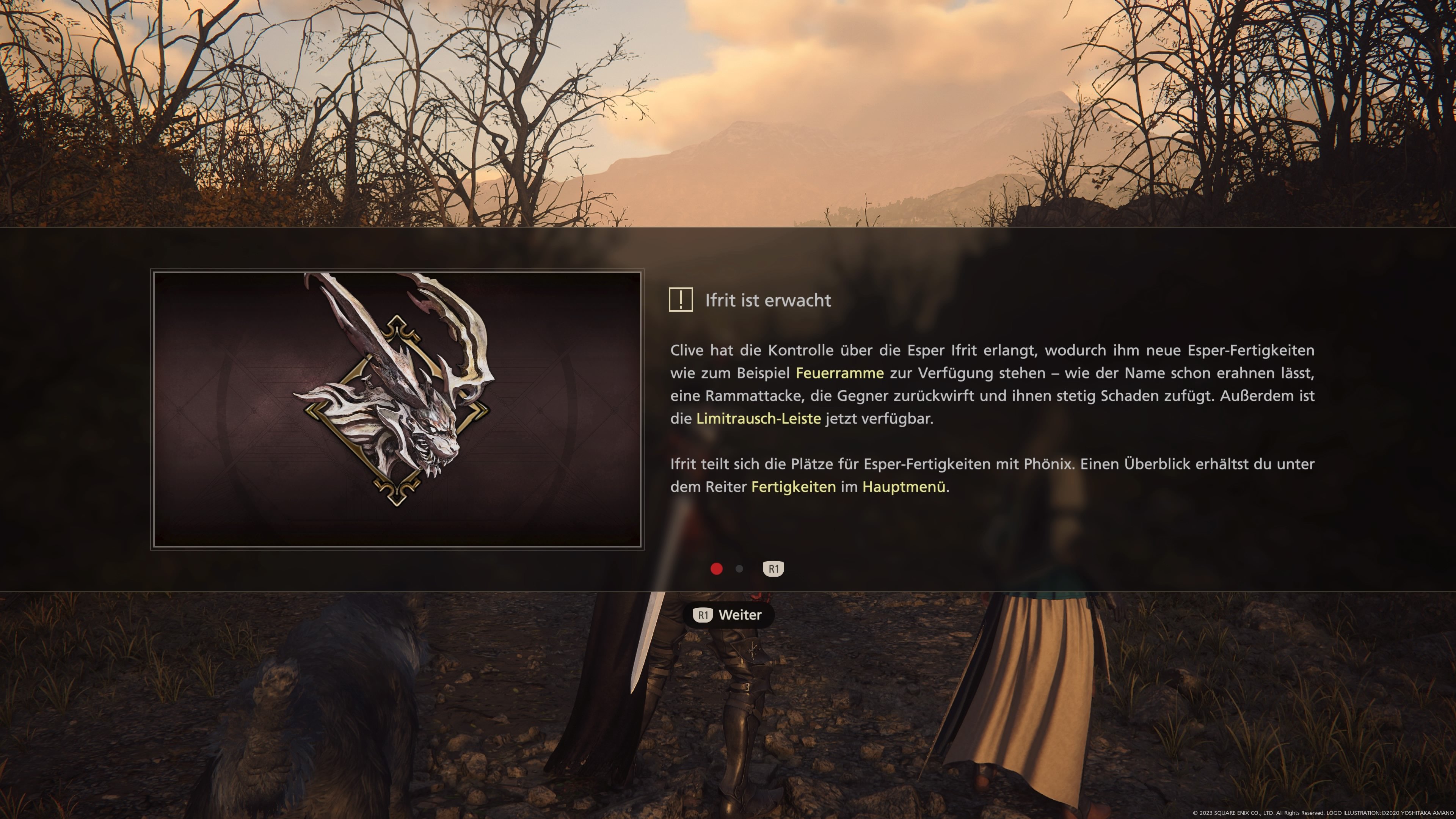Viewport: 1456px width, 819px height.
Task: Open the highlighted Hauptmenü keyword
Action: (903, 487)
